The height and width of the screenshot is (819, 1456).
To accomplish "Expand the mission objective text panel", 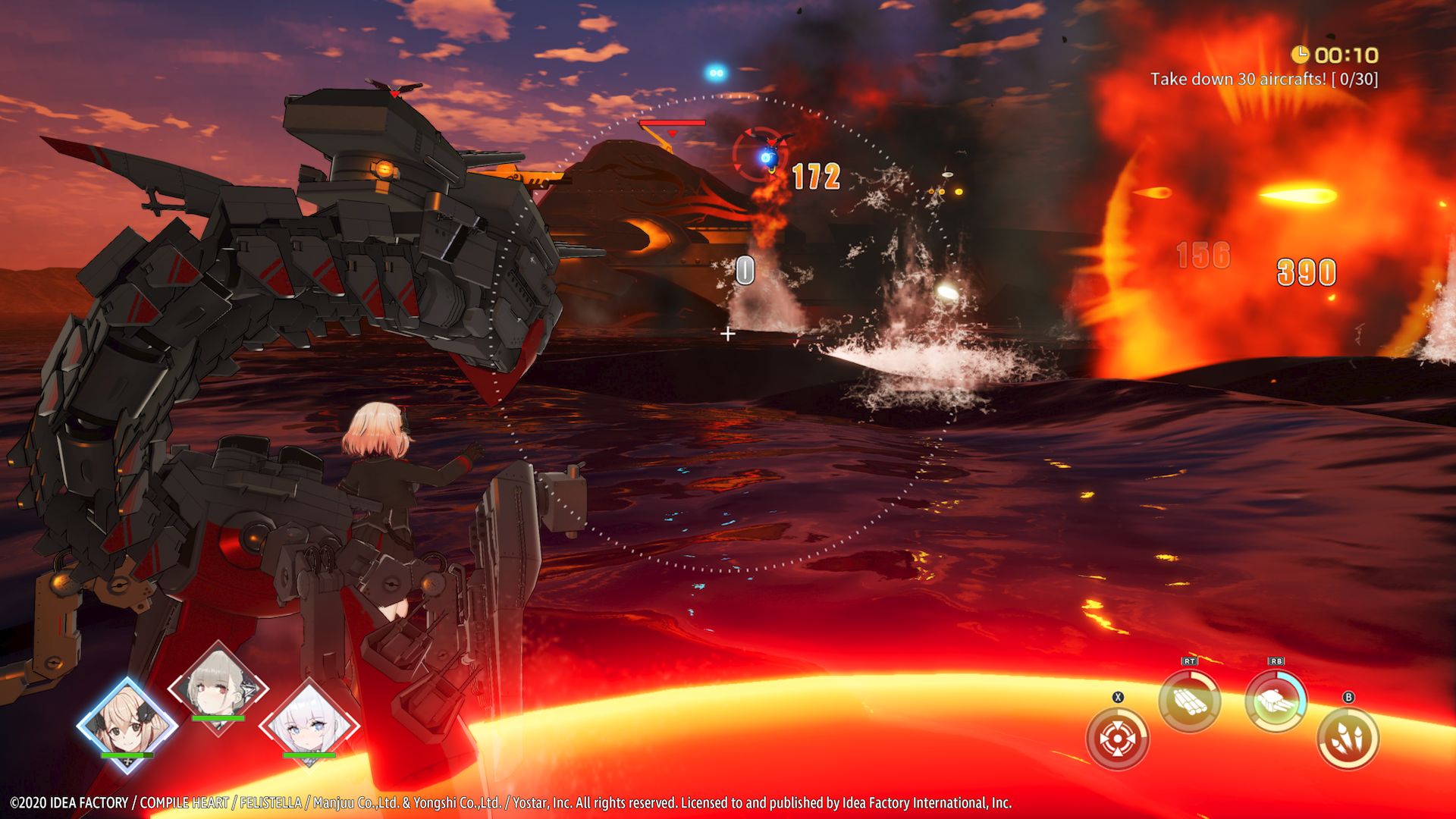I will click(x=1265, y=78).
